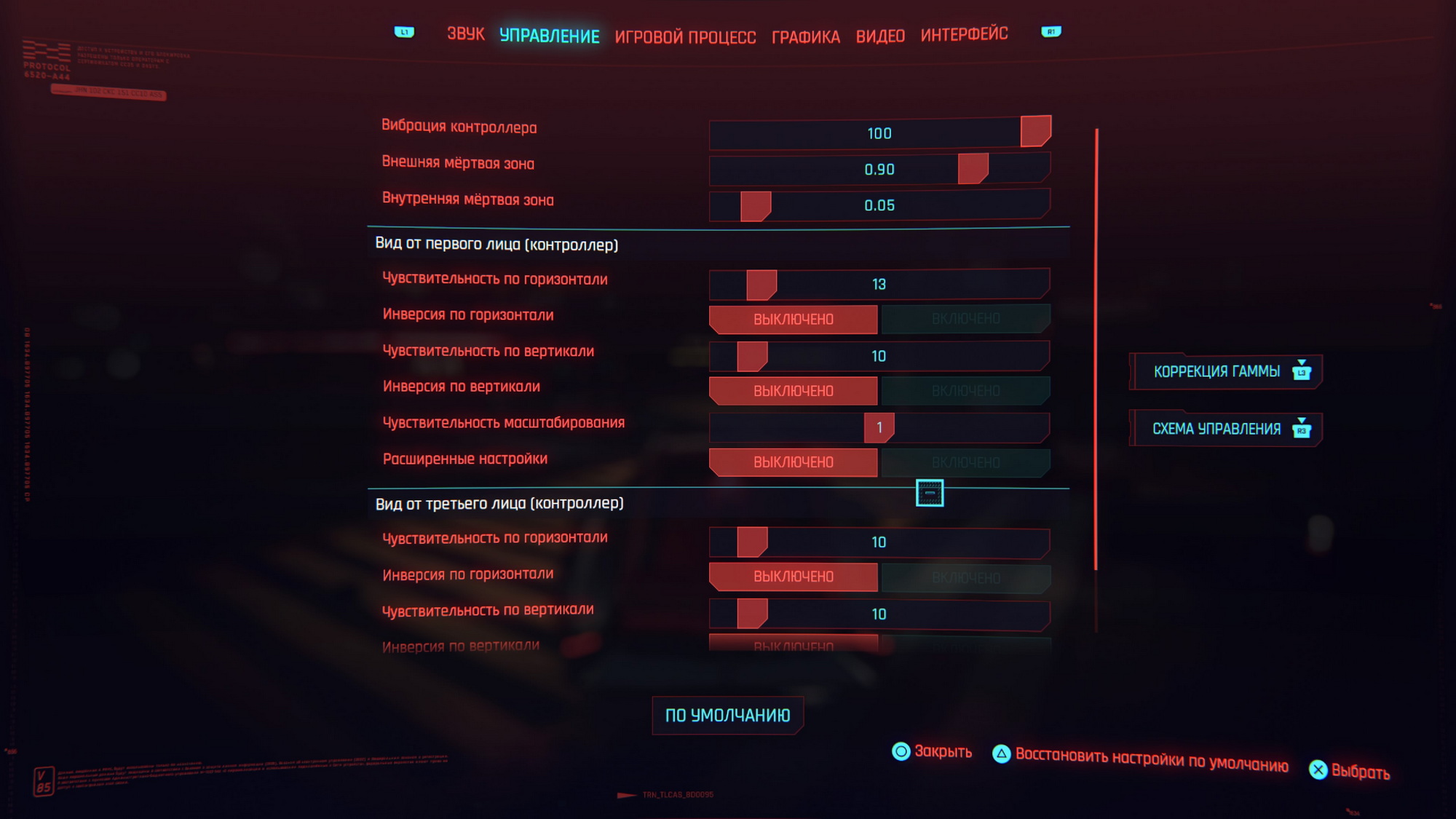Click the R1 shoulder button icon near tabs

pyautogui.click(x=1051, y=31)
